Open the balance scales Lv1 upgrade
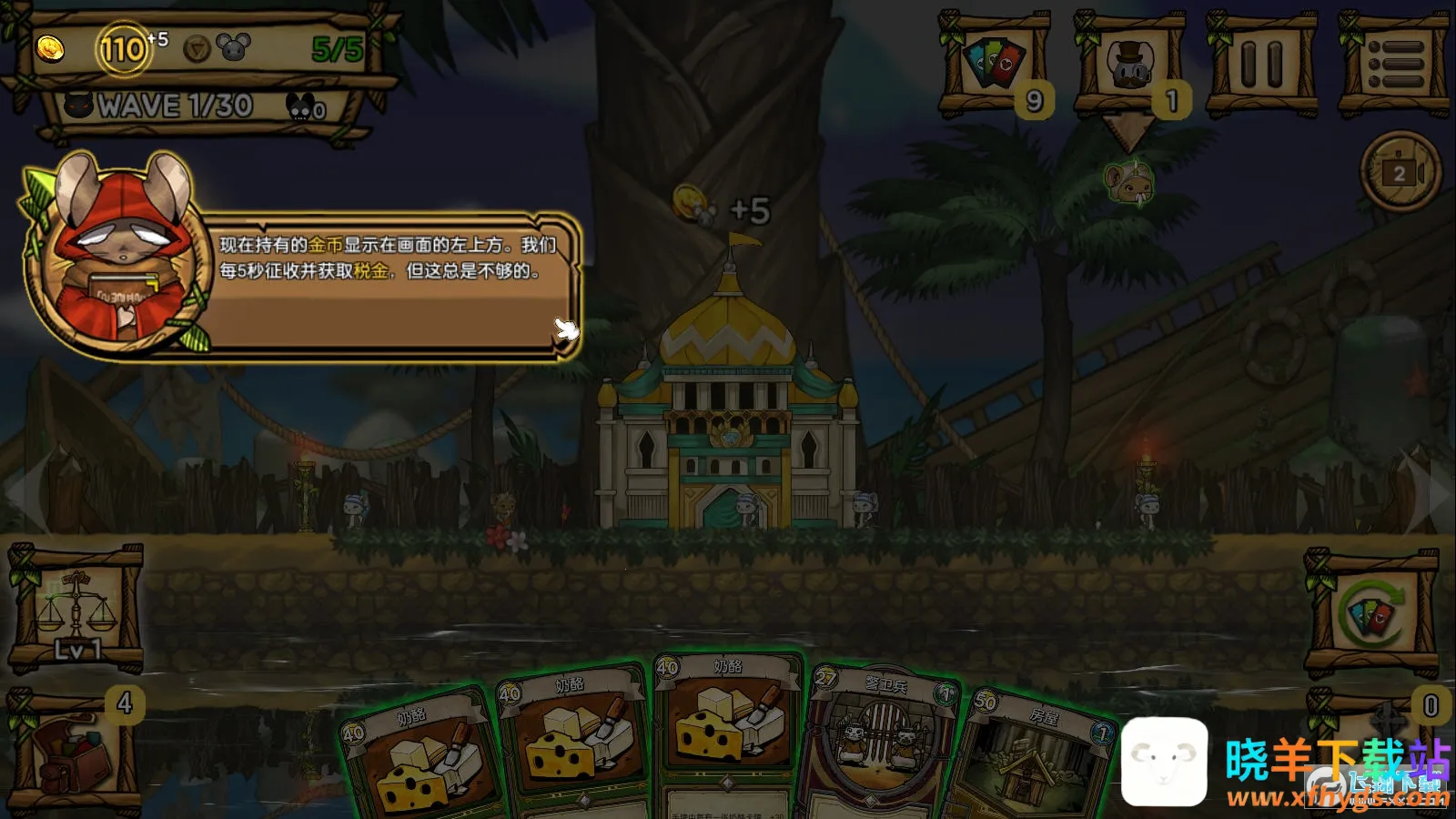This screenshot has height=819, width=1456. tap(76, 608)
